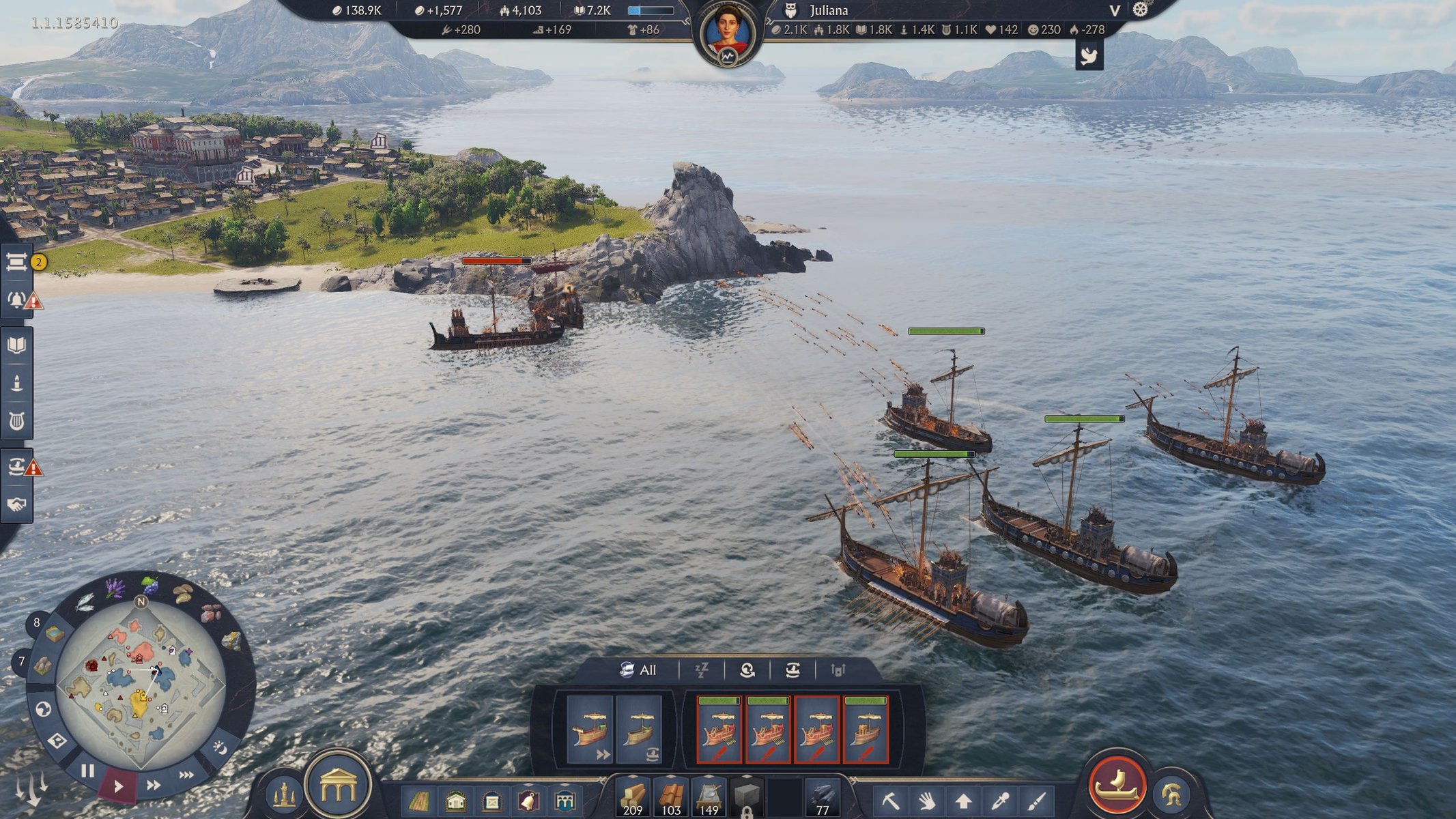Open the settings gear menu

point(1141,10)
